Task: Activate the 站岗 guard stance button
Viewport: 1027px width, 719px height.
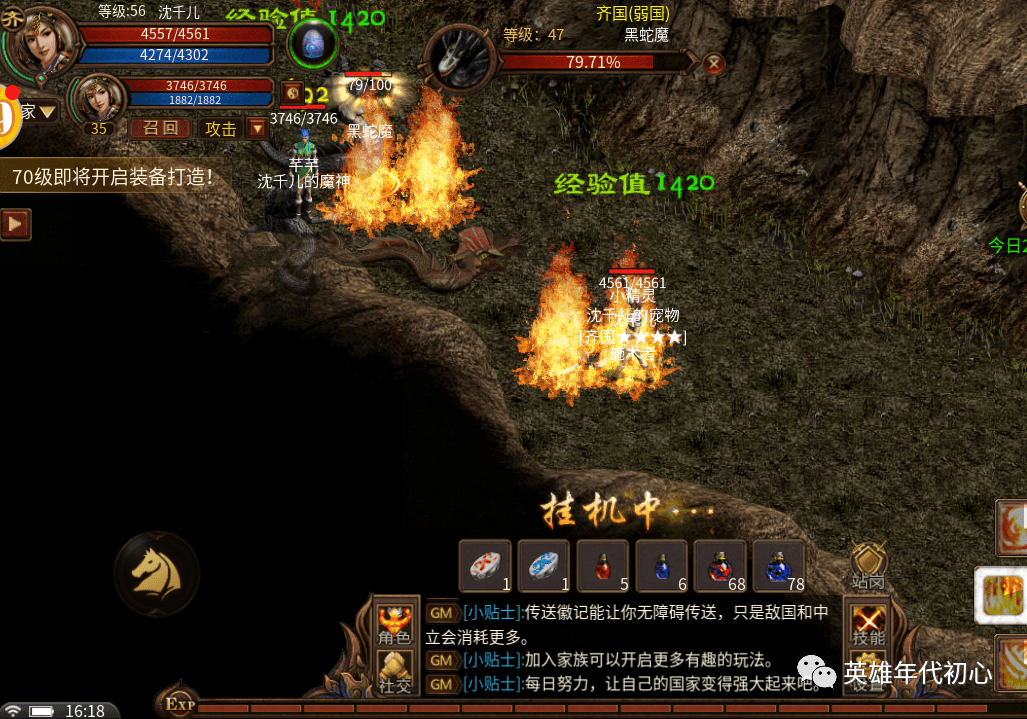Action: (867, 567)
